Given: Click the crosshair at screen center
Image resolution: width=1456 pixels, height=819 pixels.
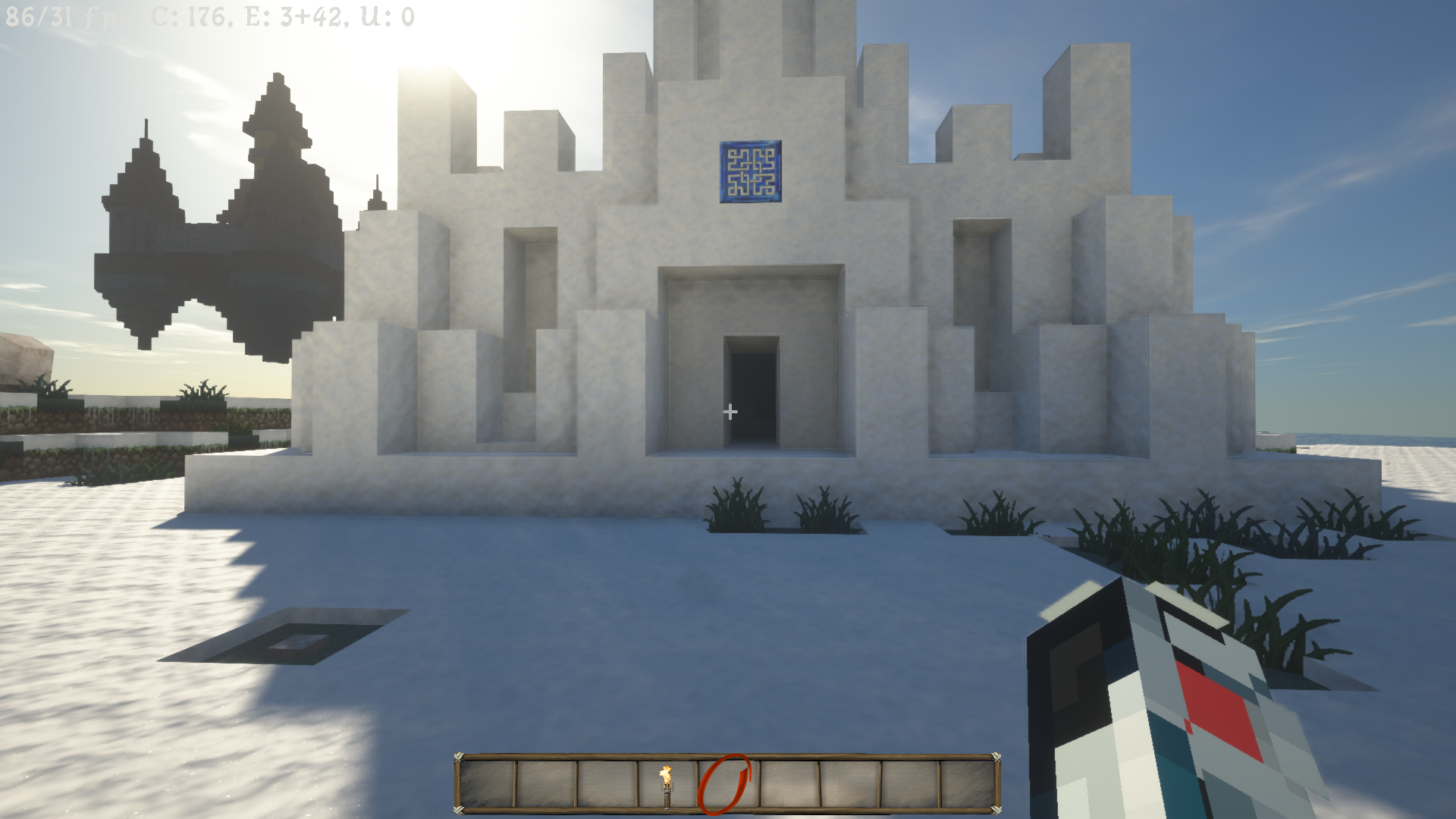Looking at the screenshot, I should tap(730, 412).
